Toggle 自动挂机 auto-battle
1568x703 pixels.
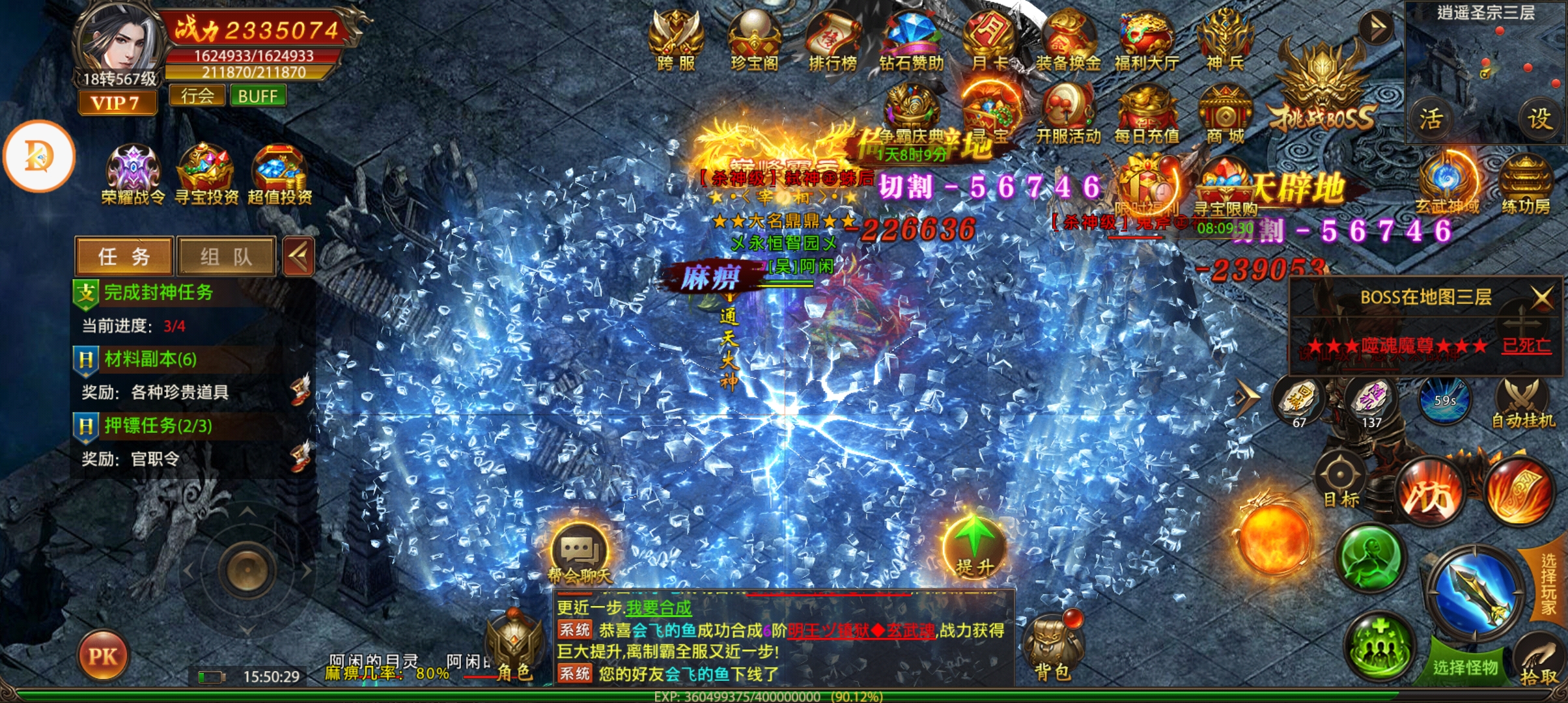click(x=1522, y=404)
